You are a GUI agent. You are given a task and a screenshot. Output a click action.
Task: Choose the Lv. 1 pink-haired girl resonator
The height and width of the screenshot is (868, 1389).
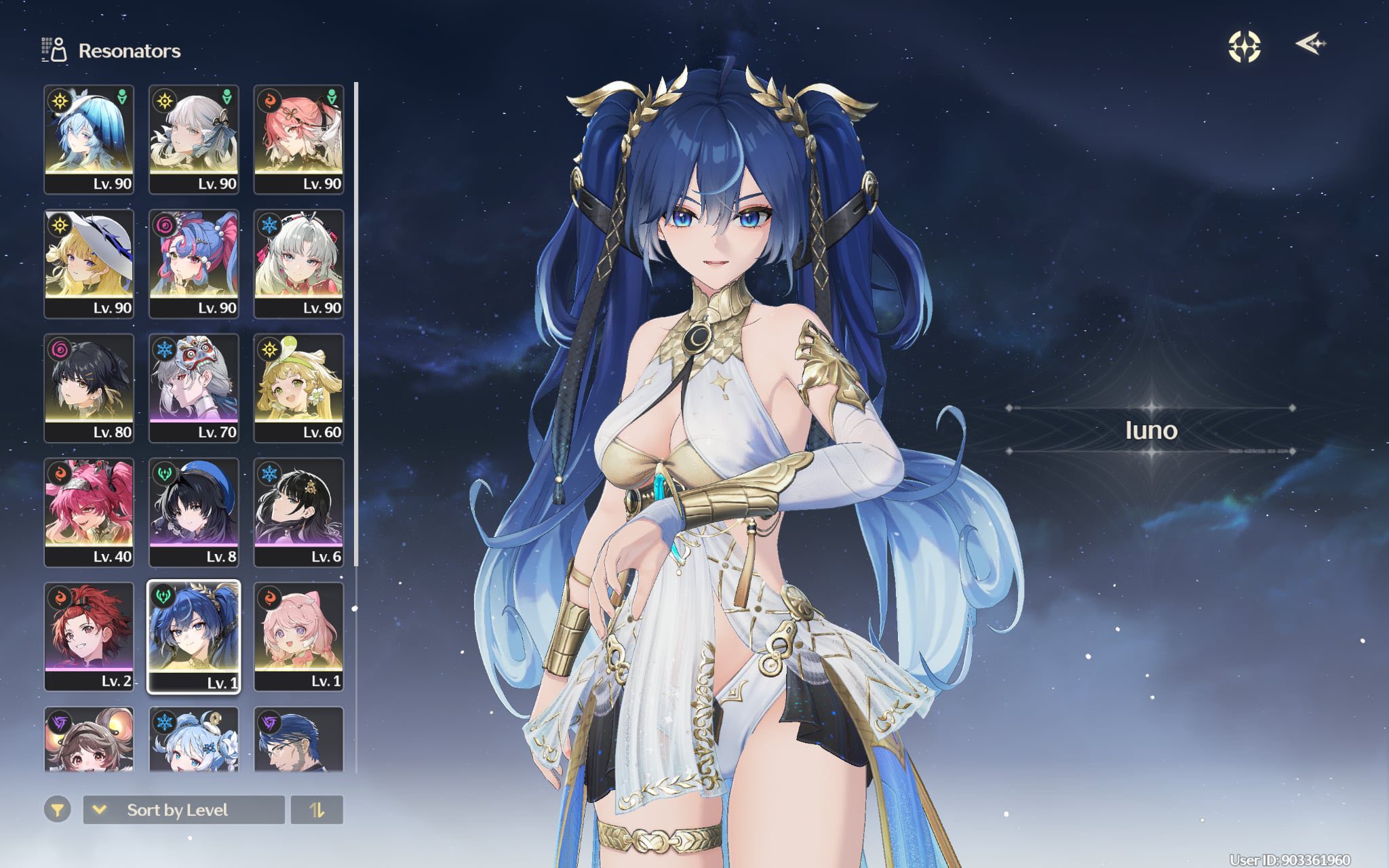click(x=298, y=636)
